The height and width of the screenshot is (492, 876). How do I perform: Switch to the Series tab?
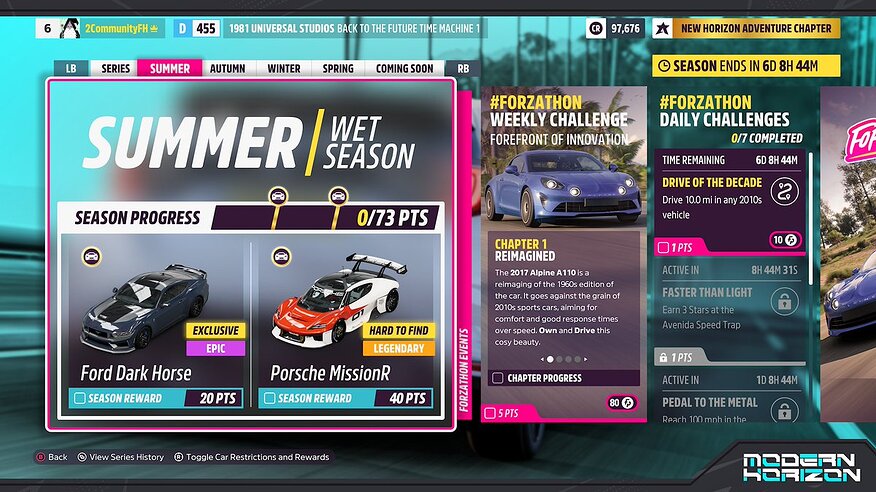point(116,69)
